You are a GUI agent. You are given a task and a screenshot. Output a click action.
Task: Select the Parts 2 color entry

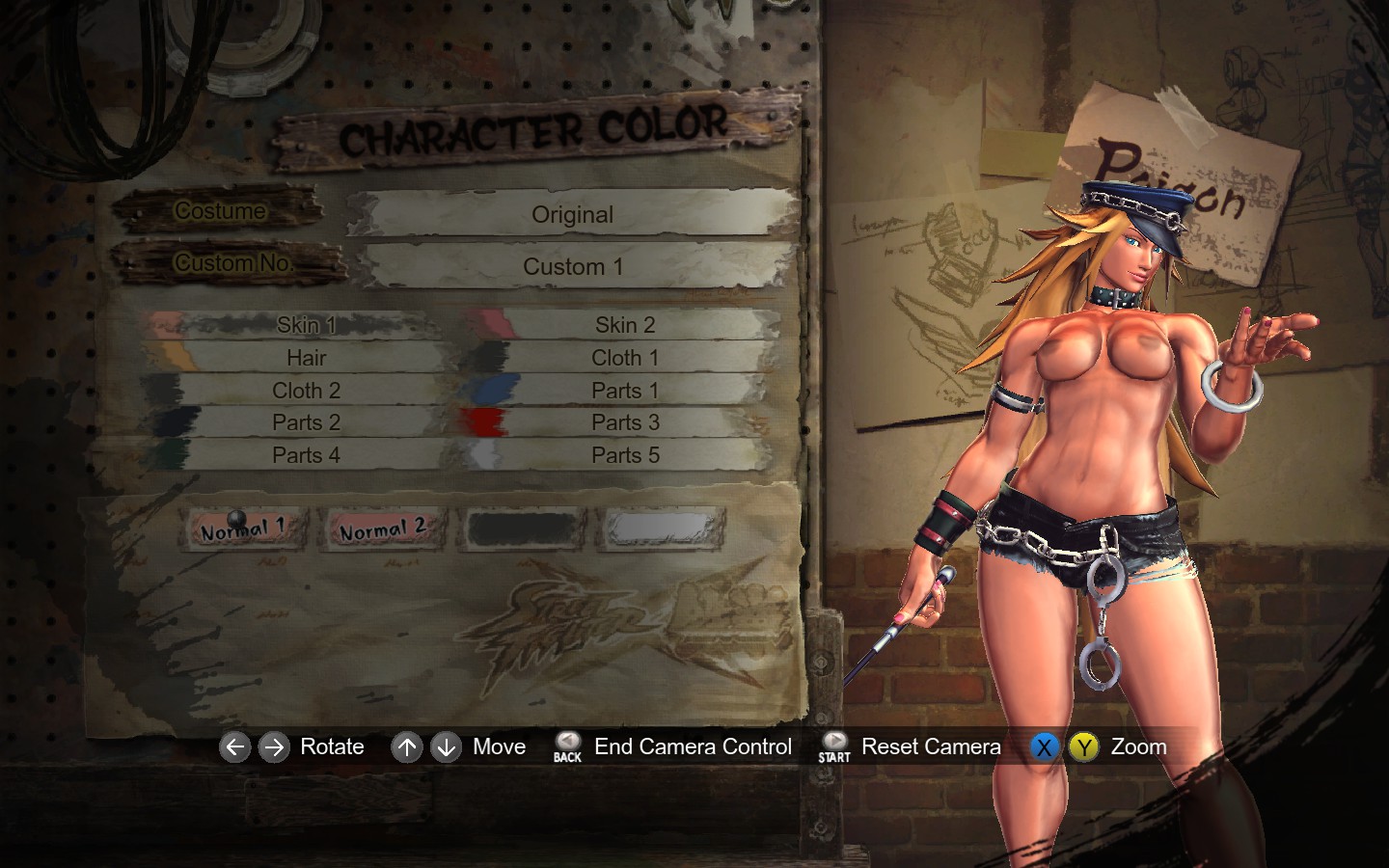point(306,422)
